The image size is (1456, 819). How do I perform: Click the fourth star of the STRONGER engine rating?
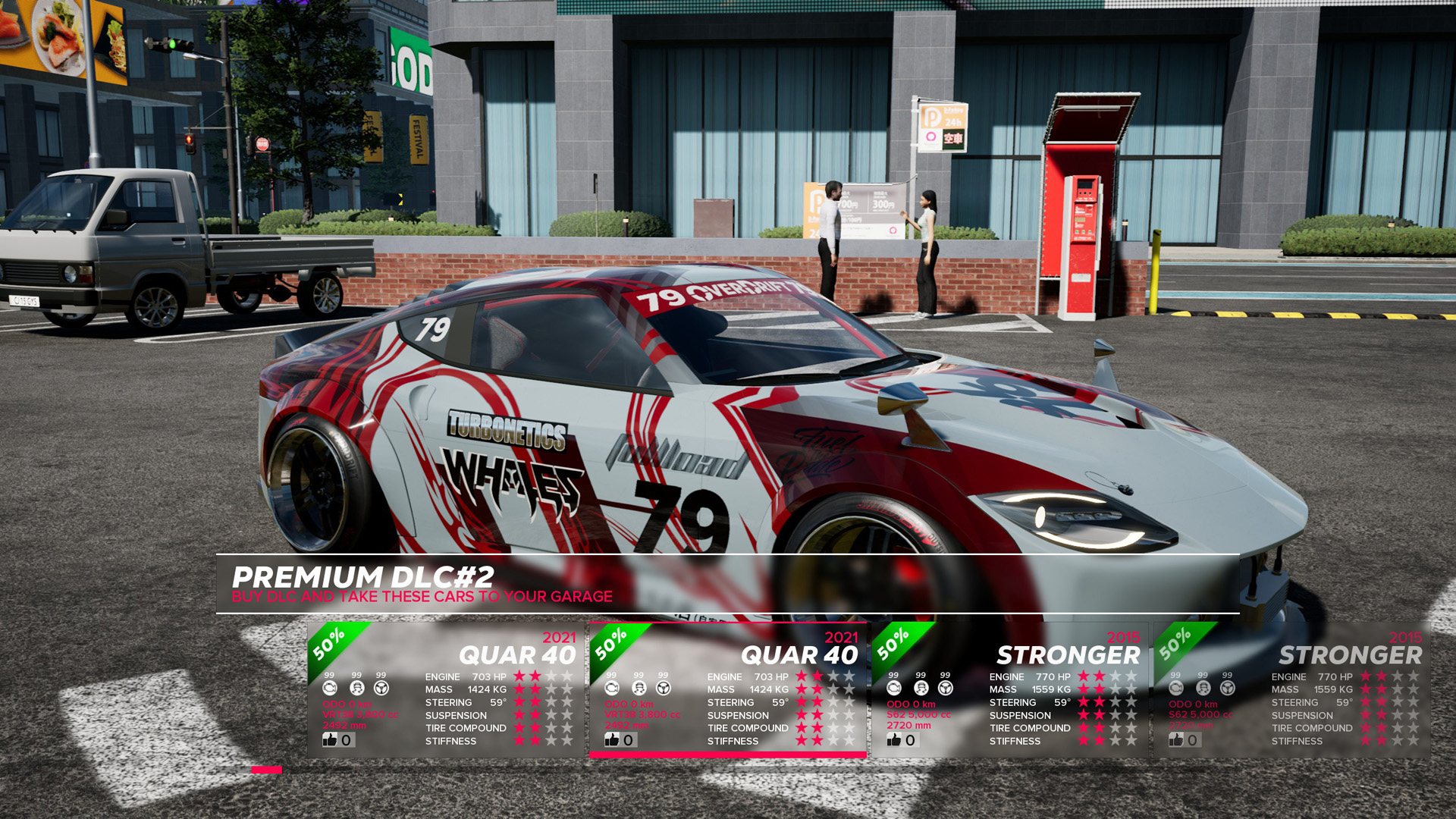coord(1131,676)
